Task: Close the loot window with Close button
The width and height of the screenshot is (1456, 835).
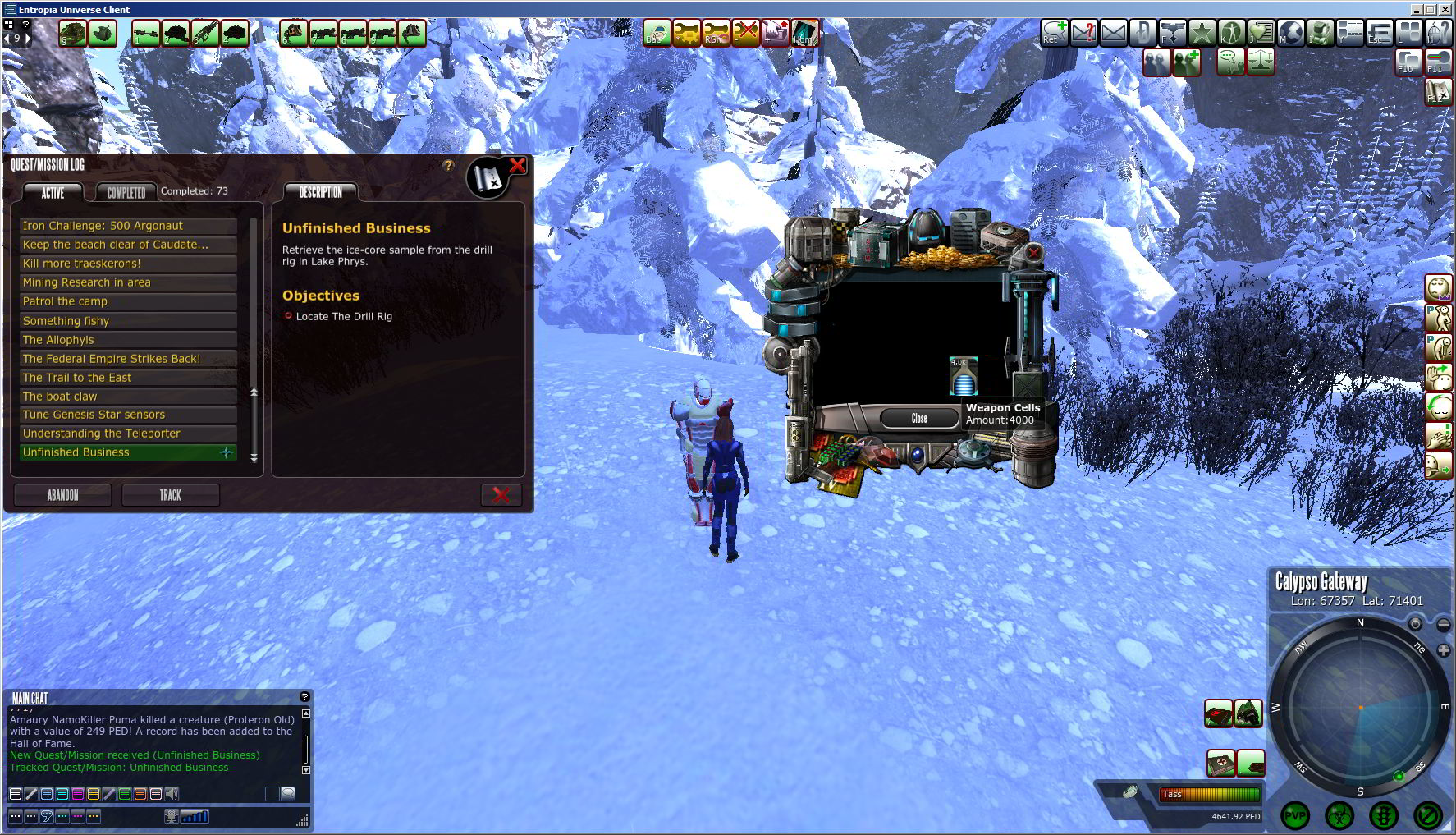Action: coord(919,419)
